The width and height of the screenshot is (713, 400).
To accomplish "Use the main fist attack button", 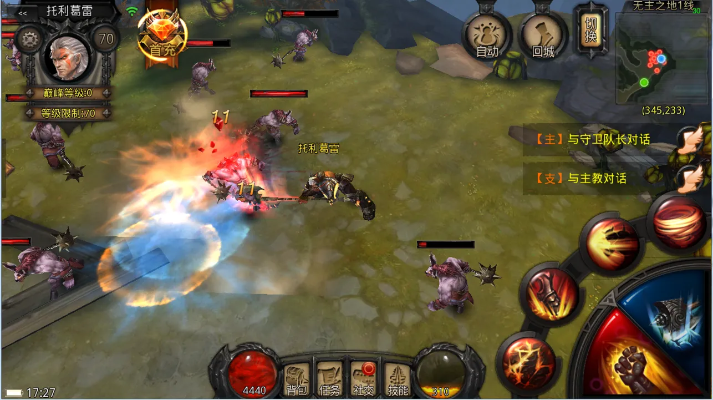I will pos(630,364).
